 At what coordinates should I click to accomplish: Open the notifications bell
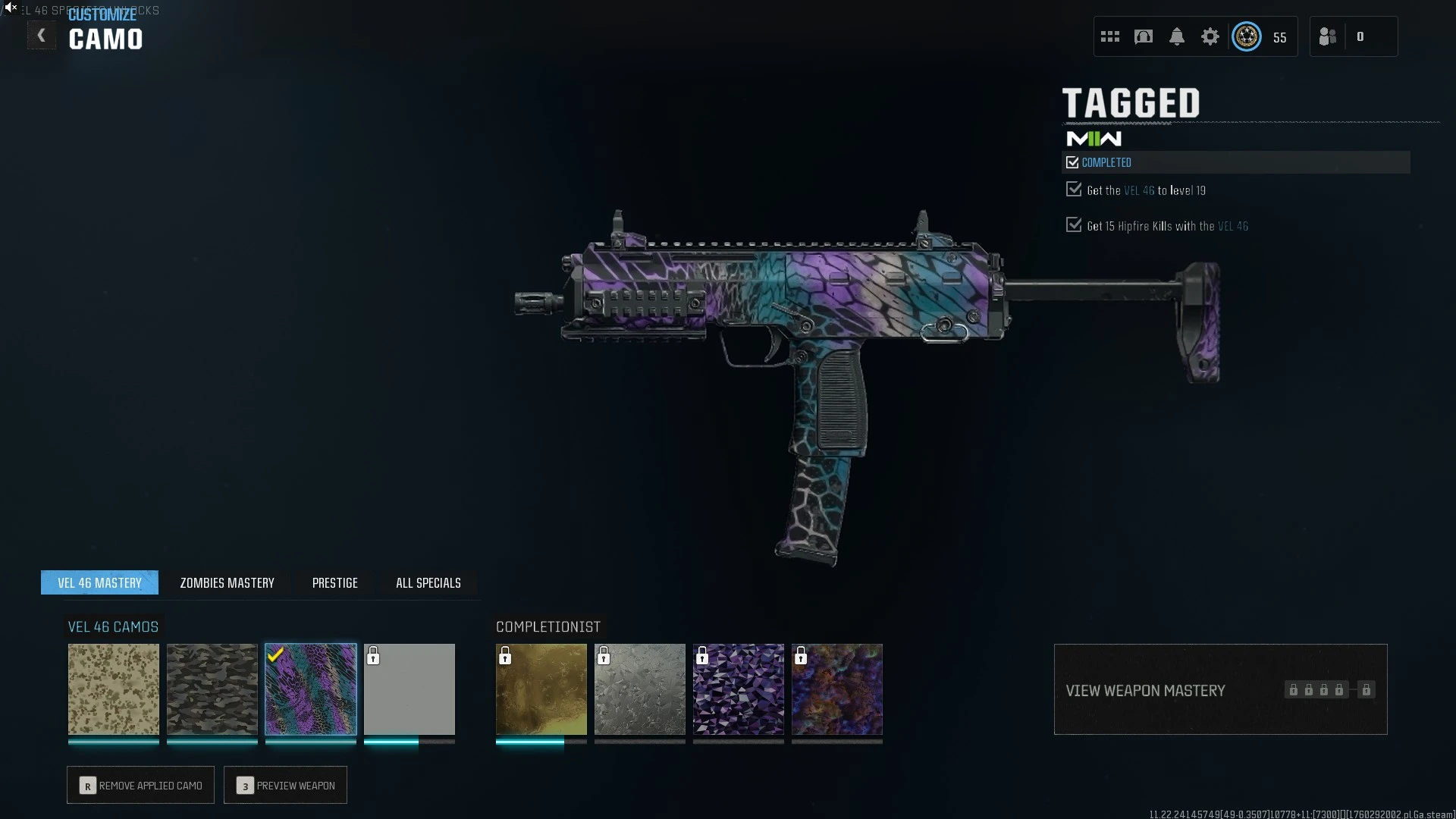[x=1177, y=36]
